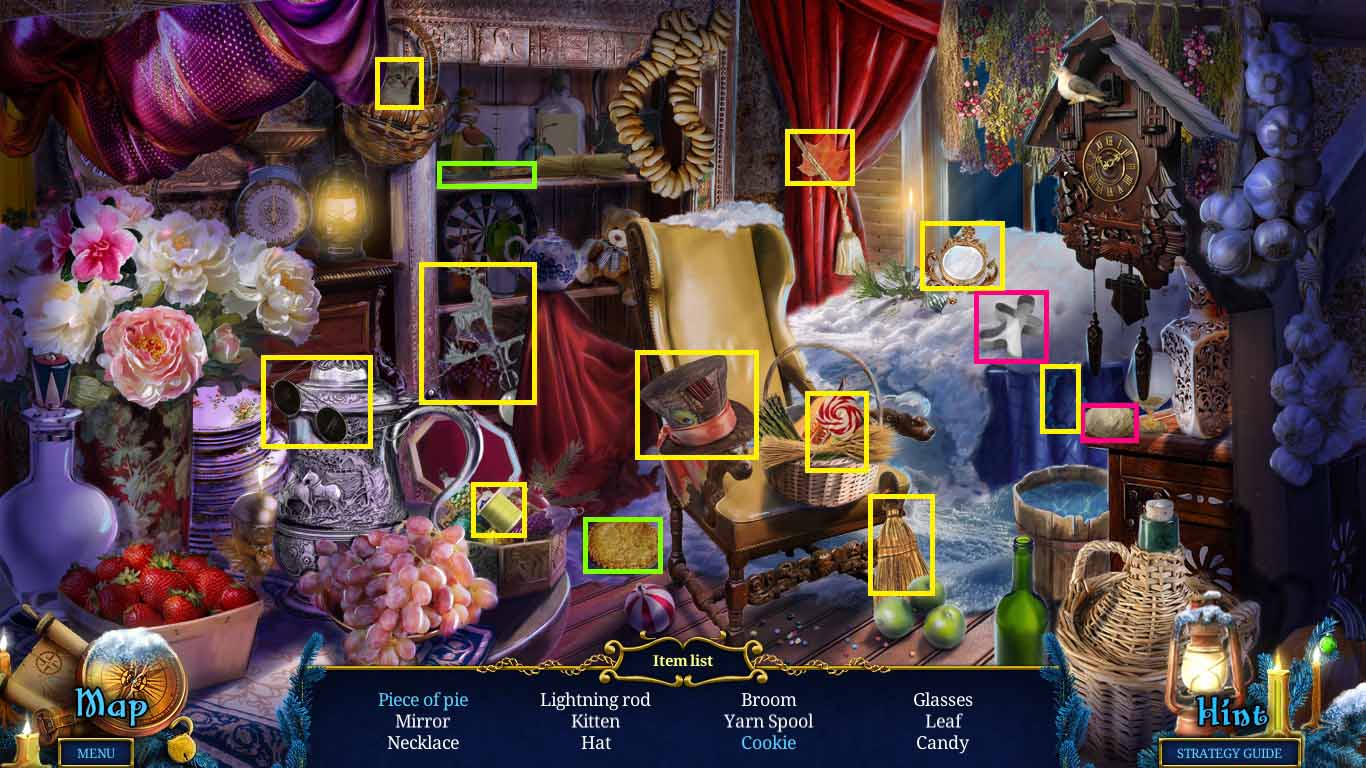Open the Menu panel
Viewport: 1366px width, 768px height.
pyautogui.click(x=97, y=753)
